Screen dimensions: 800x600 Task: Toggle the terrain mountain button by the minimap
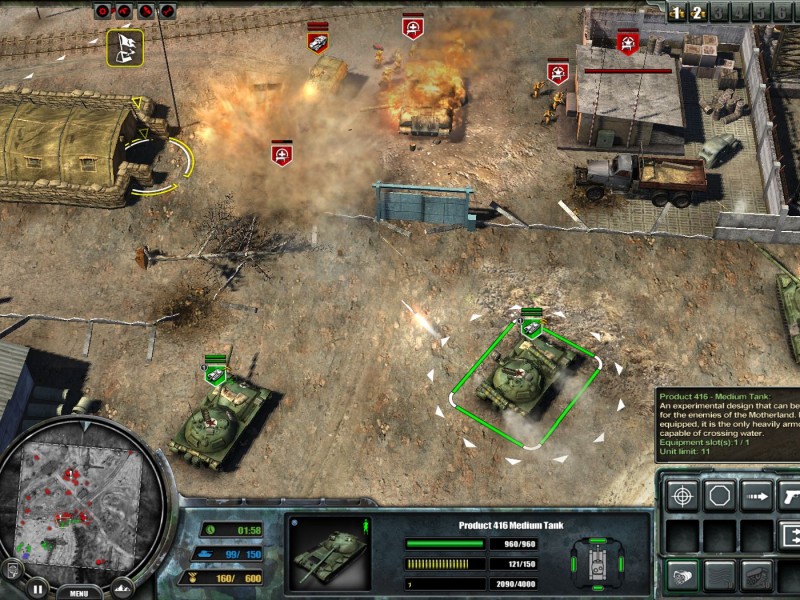pos(122,587)
